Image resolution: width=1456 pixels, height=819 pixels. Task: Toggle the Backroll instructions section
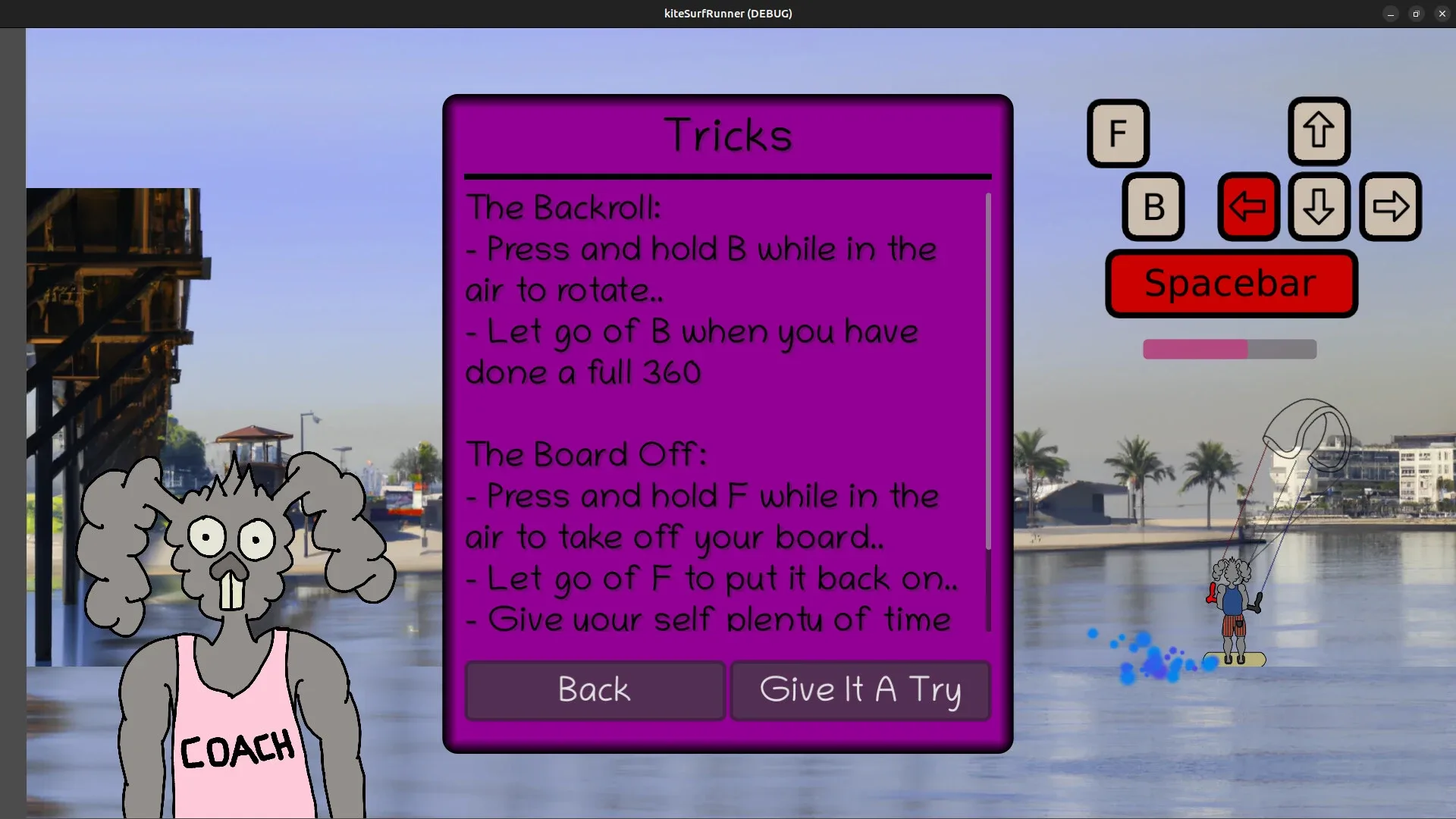coord(564,206)
